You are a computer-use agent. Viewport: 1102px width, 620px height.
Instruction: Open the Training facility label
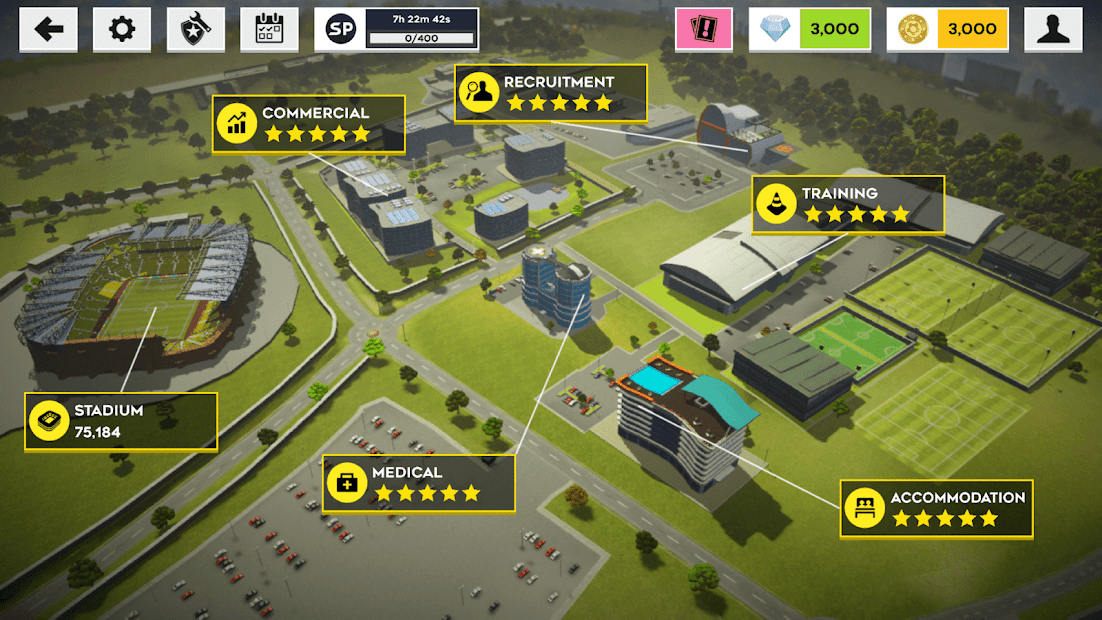point(848,204)
